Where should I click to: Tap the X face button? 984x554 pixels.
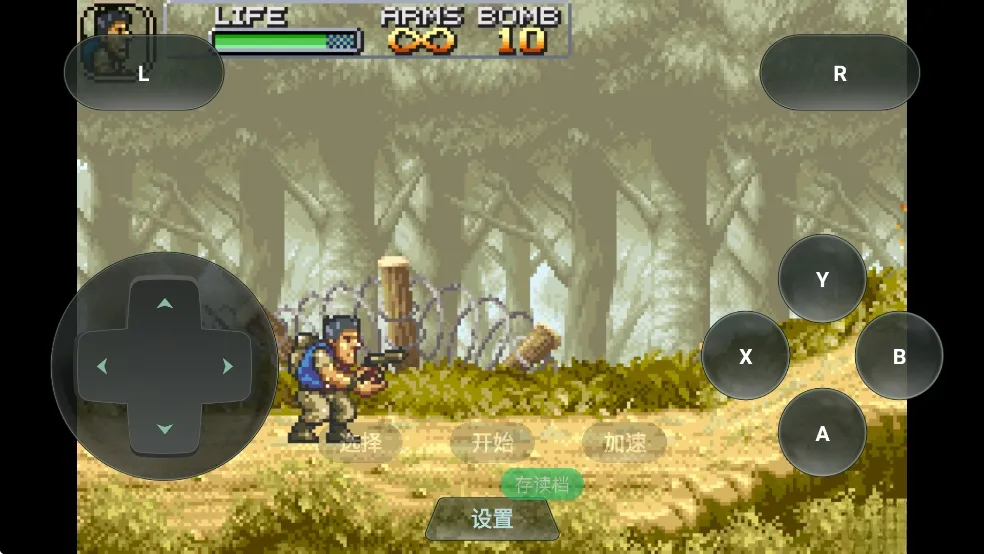tap(745, 356)
